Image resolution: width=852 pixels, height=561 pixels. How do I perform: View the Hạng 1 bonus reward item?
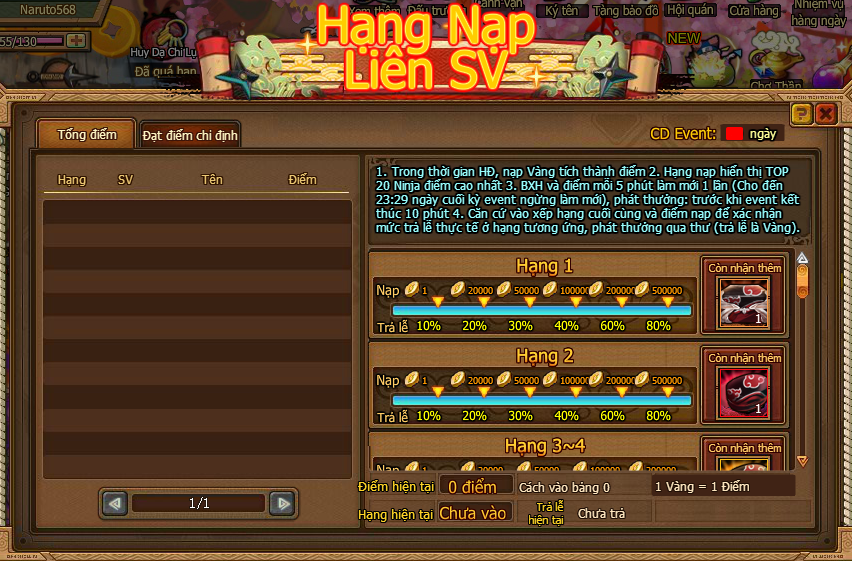tap(744, 303)
